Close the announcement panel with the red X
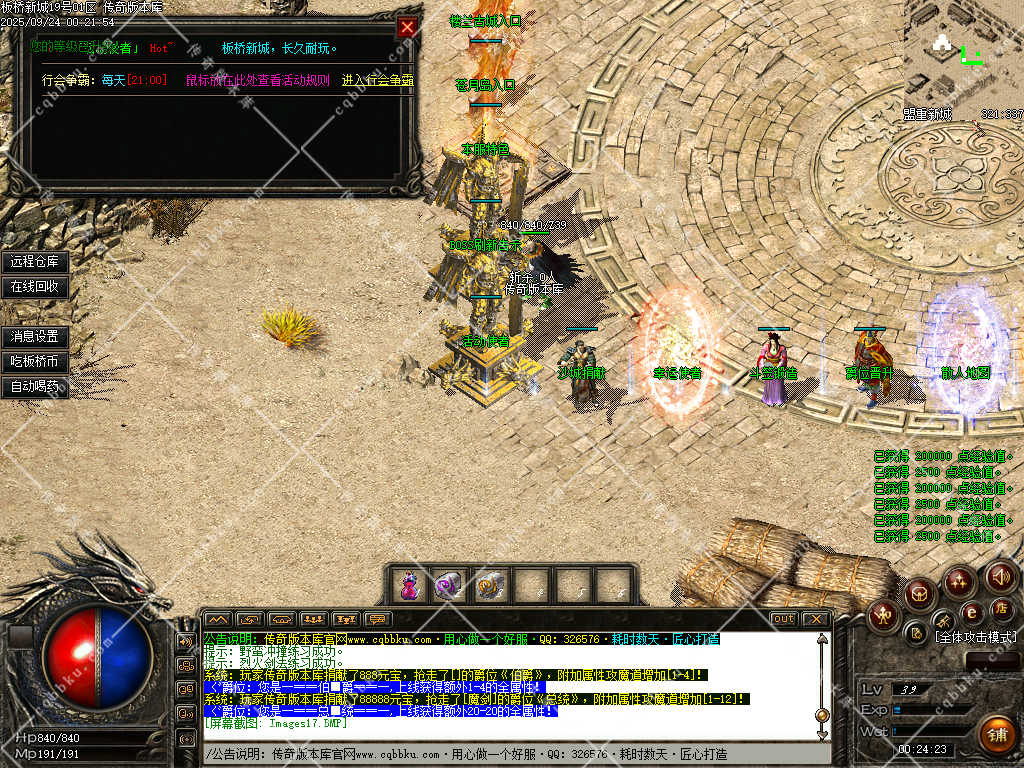This screenshot has height=768, width=1024. [407, 27]
